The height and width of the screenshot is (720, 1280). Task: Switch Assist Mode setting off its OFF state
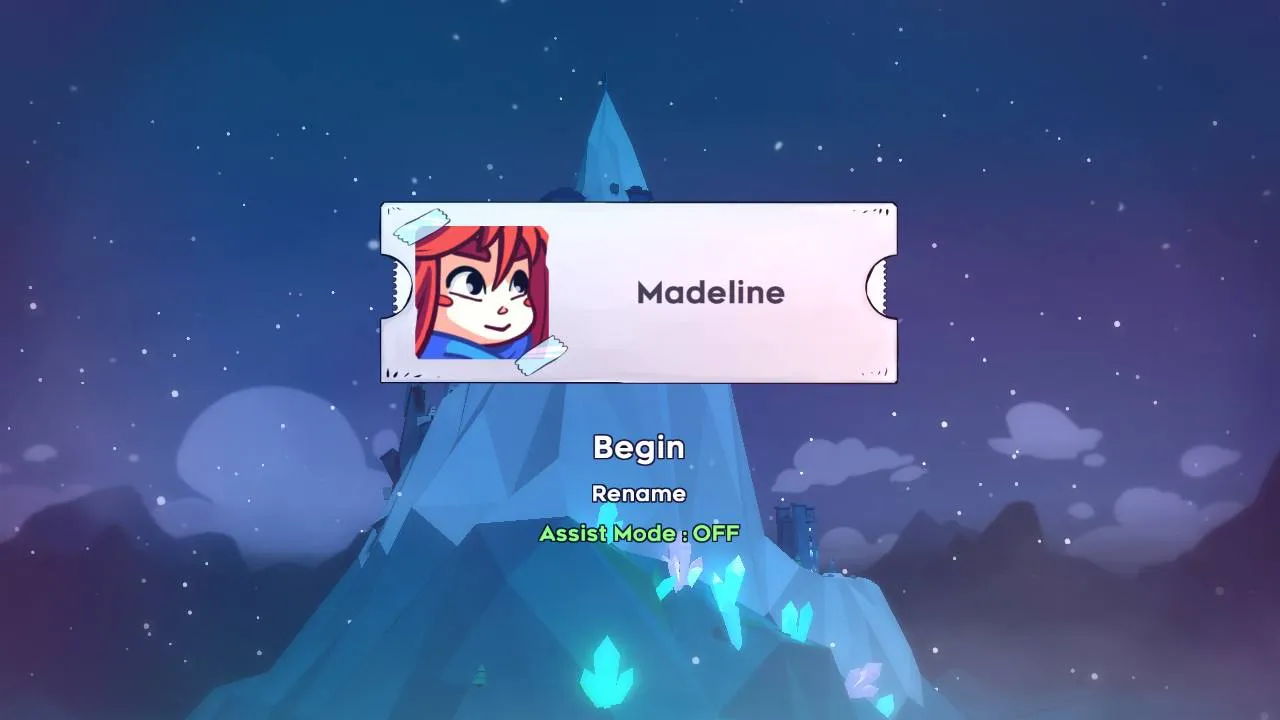click(640, 534)
